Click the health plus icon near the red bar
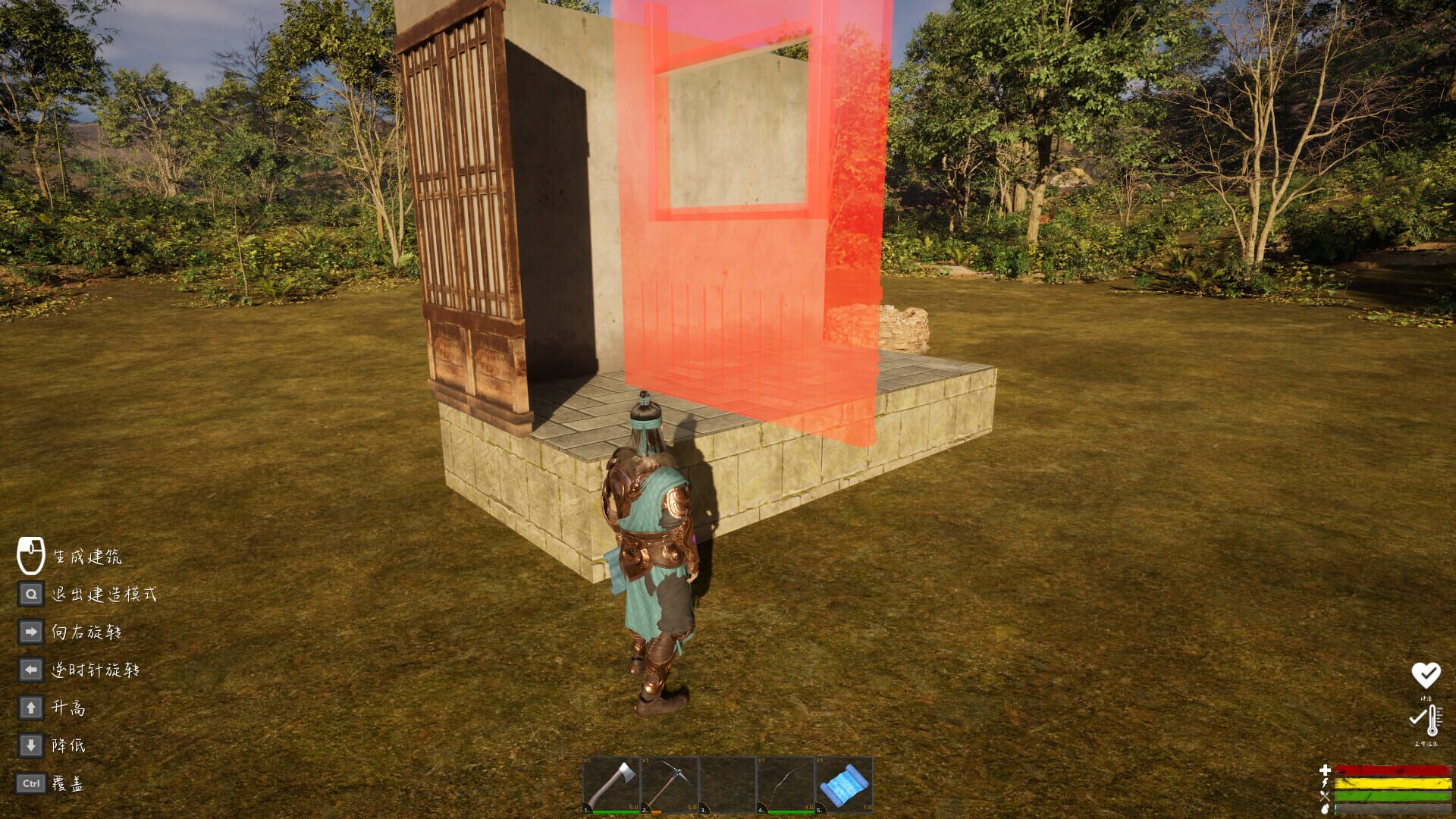This screenshot has height=819, width=1456. click(x=1325, y=769)
